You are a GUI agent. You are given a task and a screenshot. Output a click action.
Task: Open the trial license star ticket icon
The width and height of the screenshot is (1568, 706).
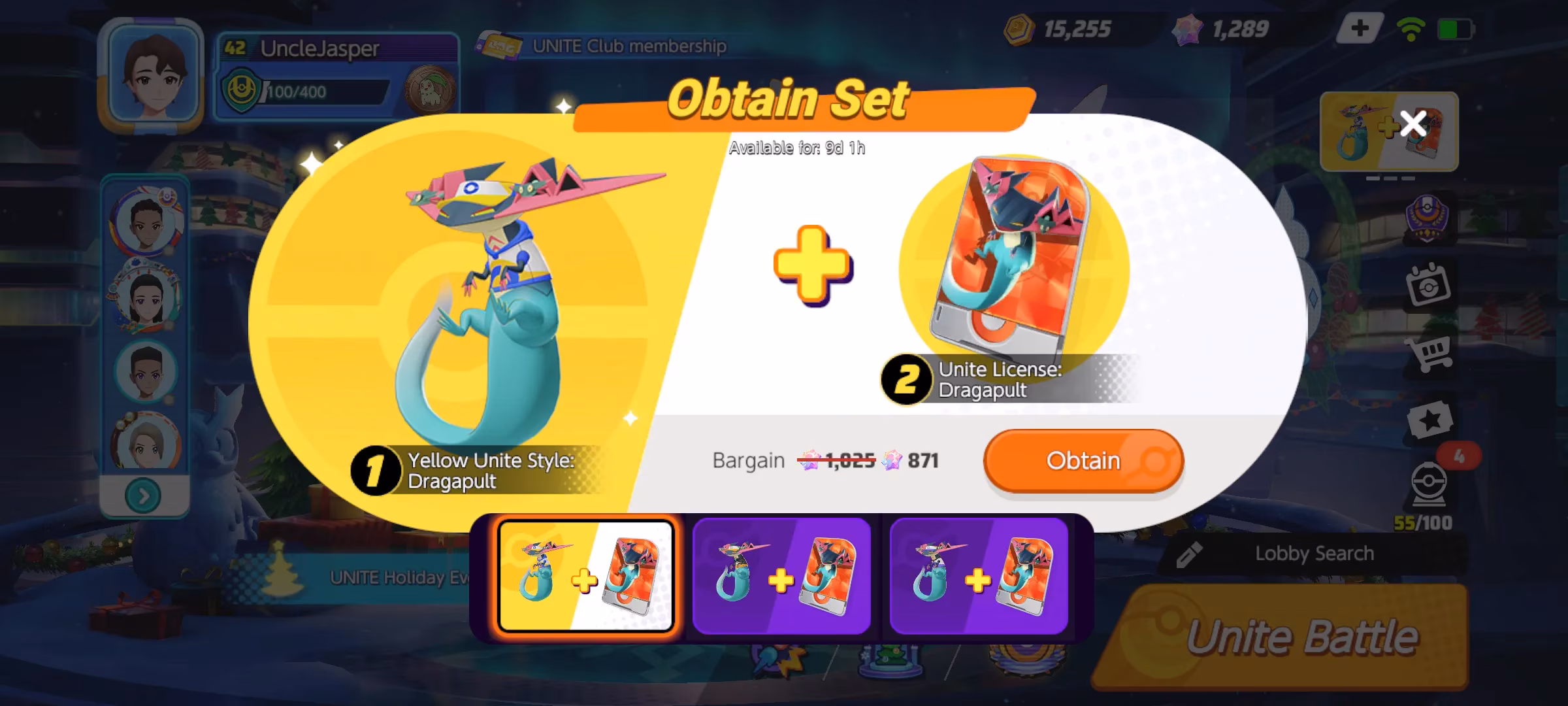[x=1429, y=420]
